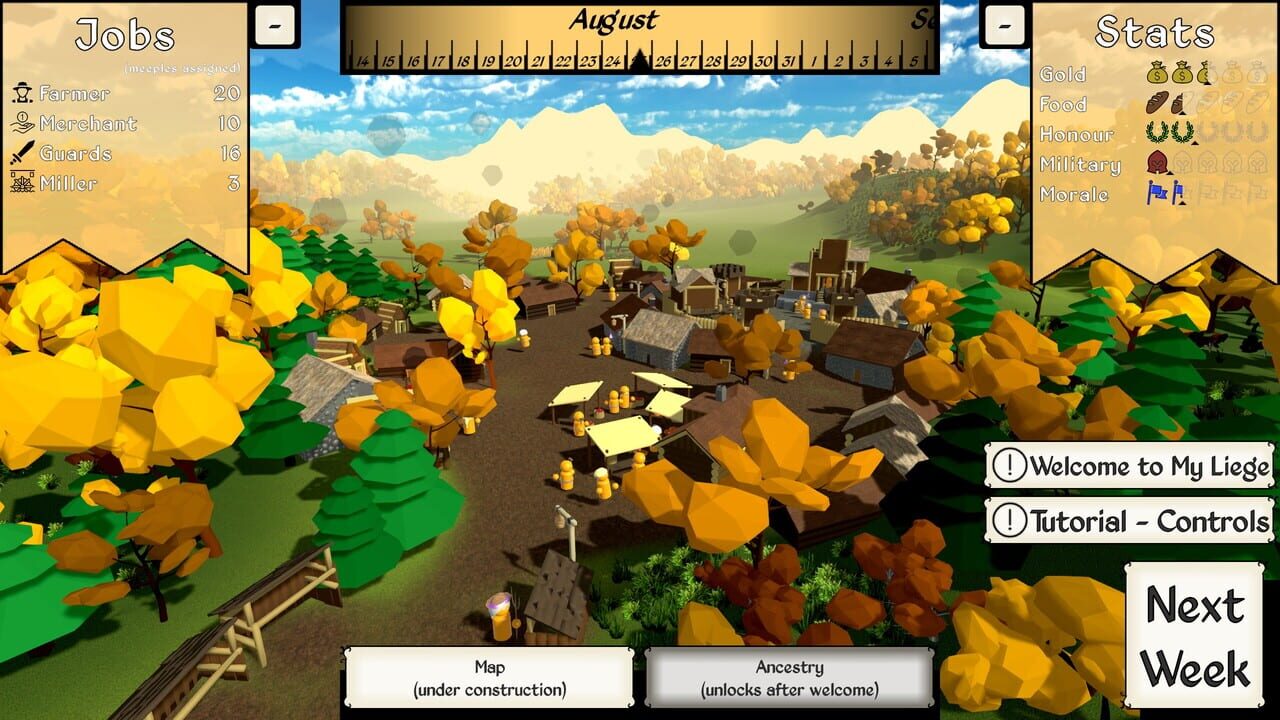
Task: Click the Military helmet icon
Action: 1158,163
